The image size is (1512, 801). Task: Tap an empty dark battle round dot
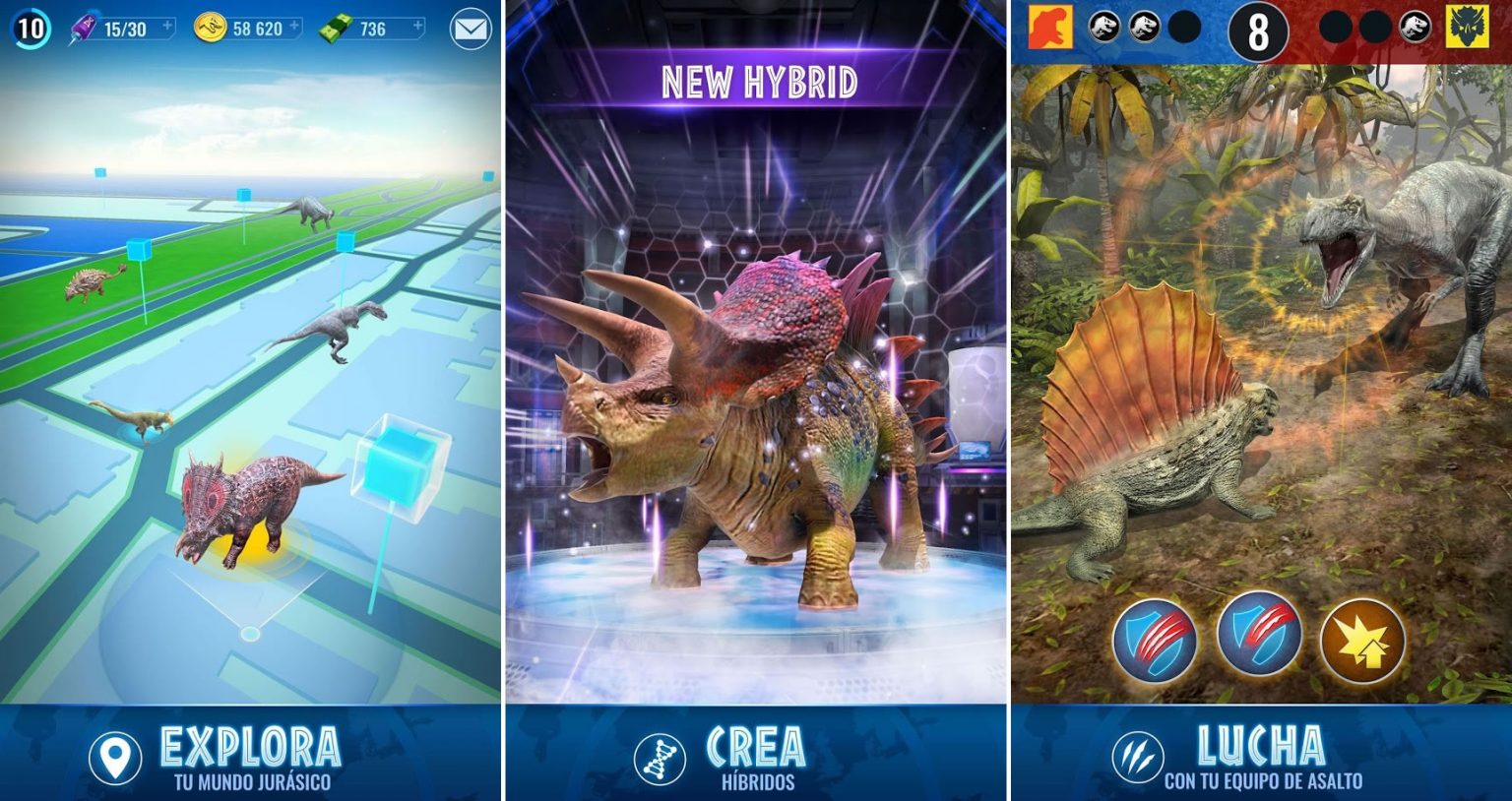[x=1183, y=28]
